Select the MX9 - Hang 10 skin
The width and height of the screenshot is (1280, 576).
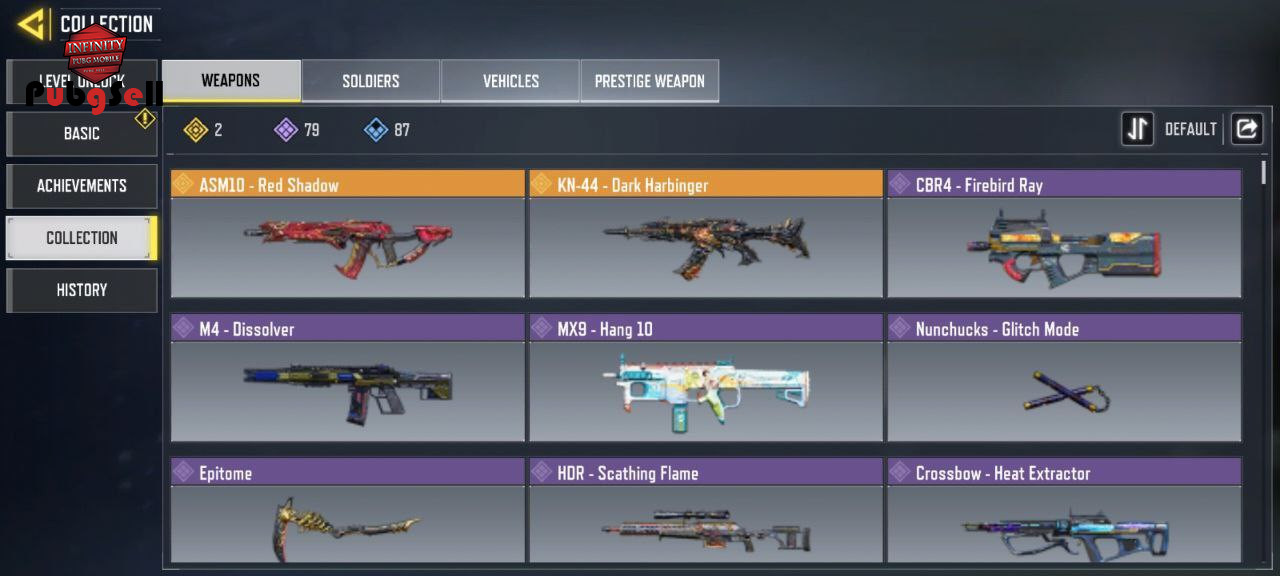706,379
